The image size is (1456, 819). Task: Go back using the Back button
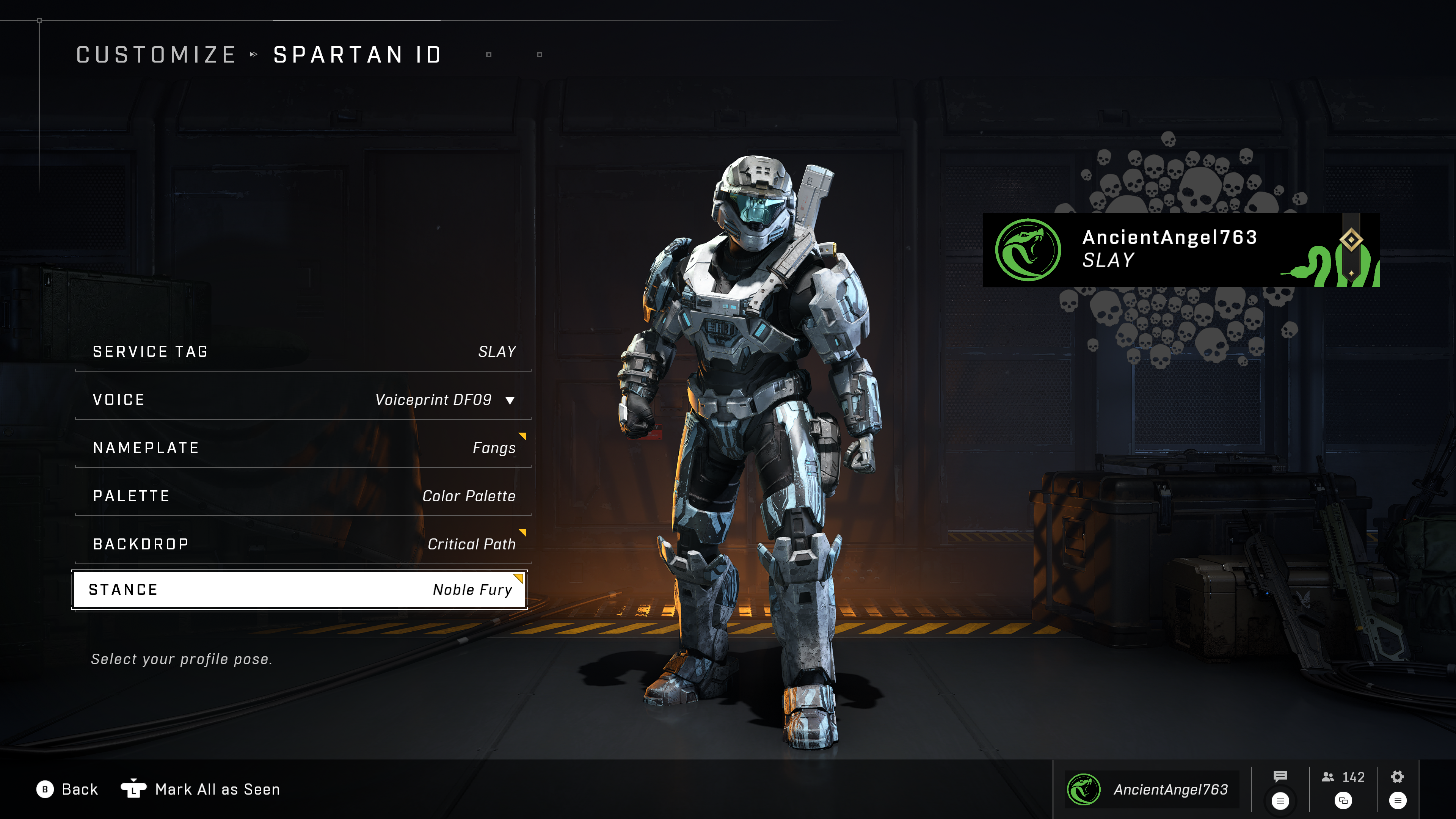click(67, 789)
